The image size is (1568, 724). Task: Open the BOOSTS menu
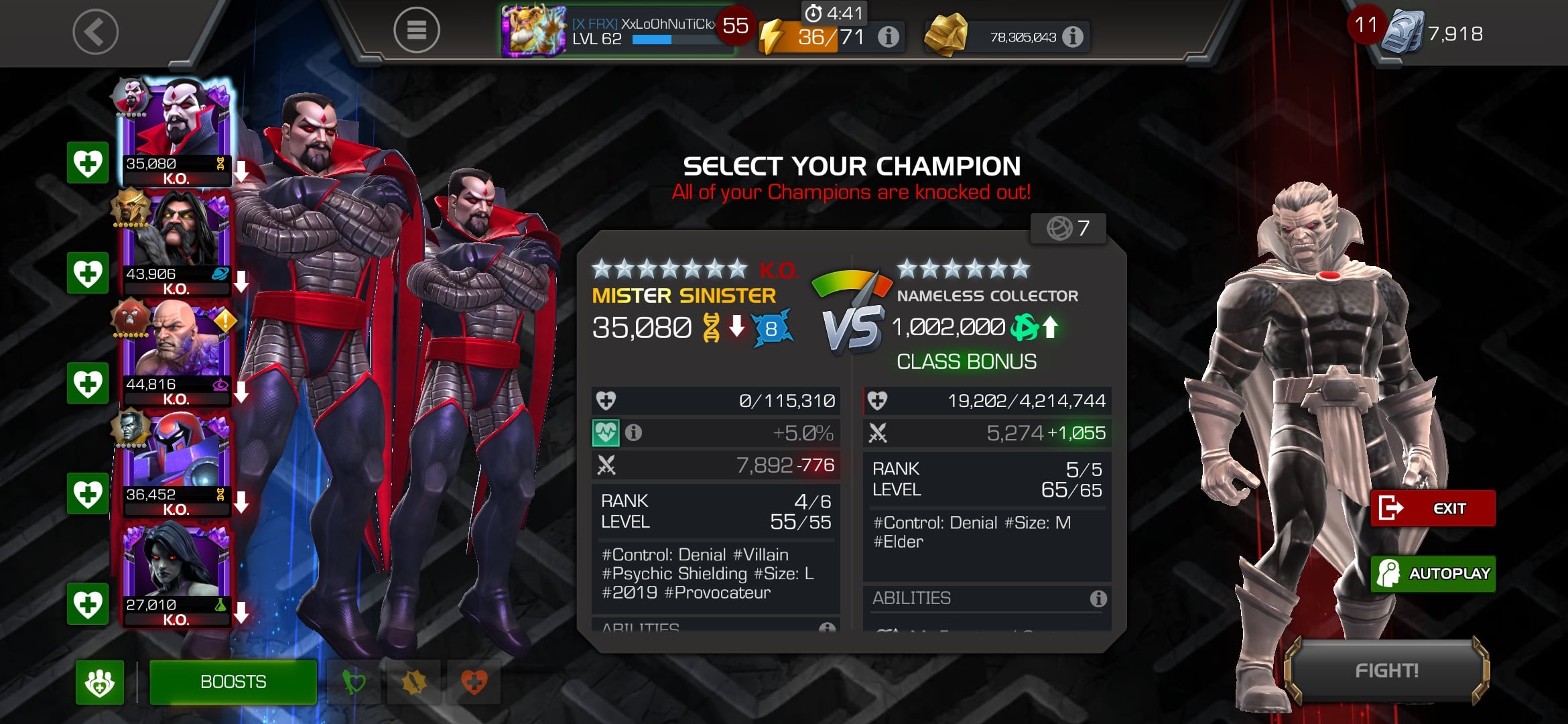point(233,682)
